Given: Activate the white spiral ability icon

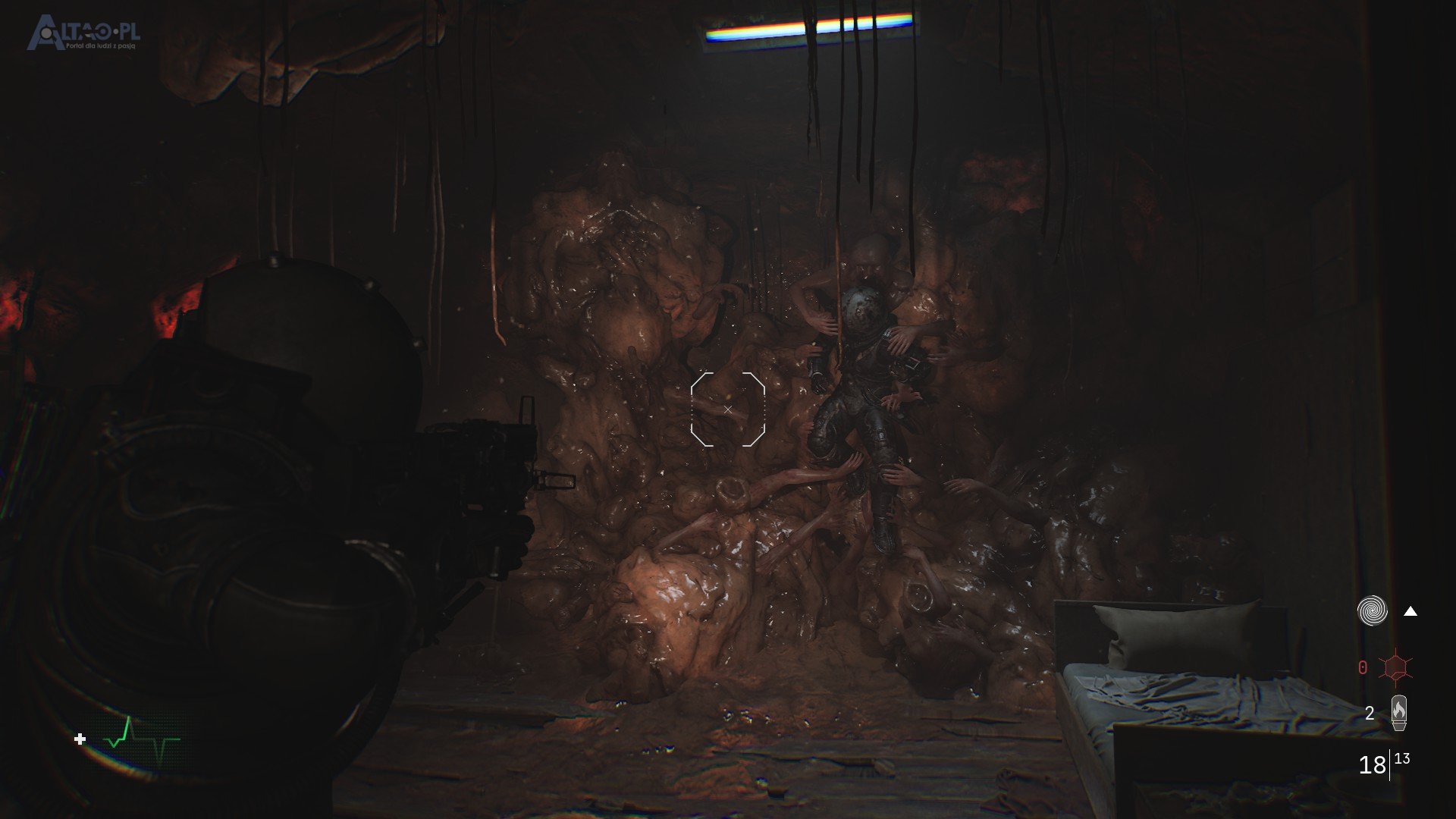Looking at the screenshot, I should tap(1372, 610).
